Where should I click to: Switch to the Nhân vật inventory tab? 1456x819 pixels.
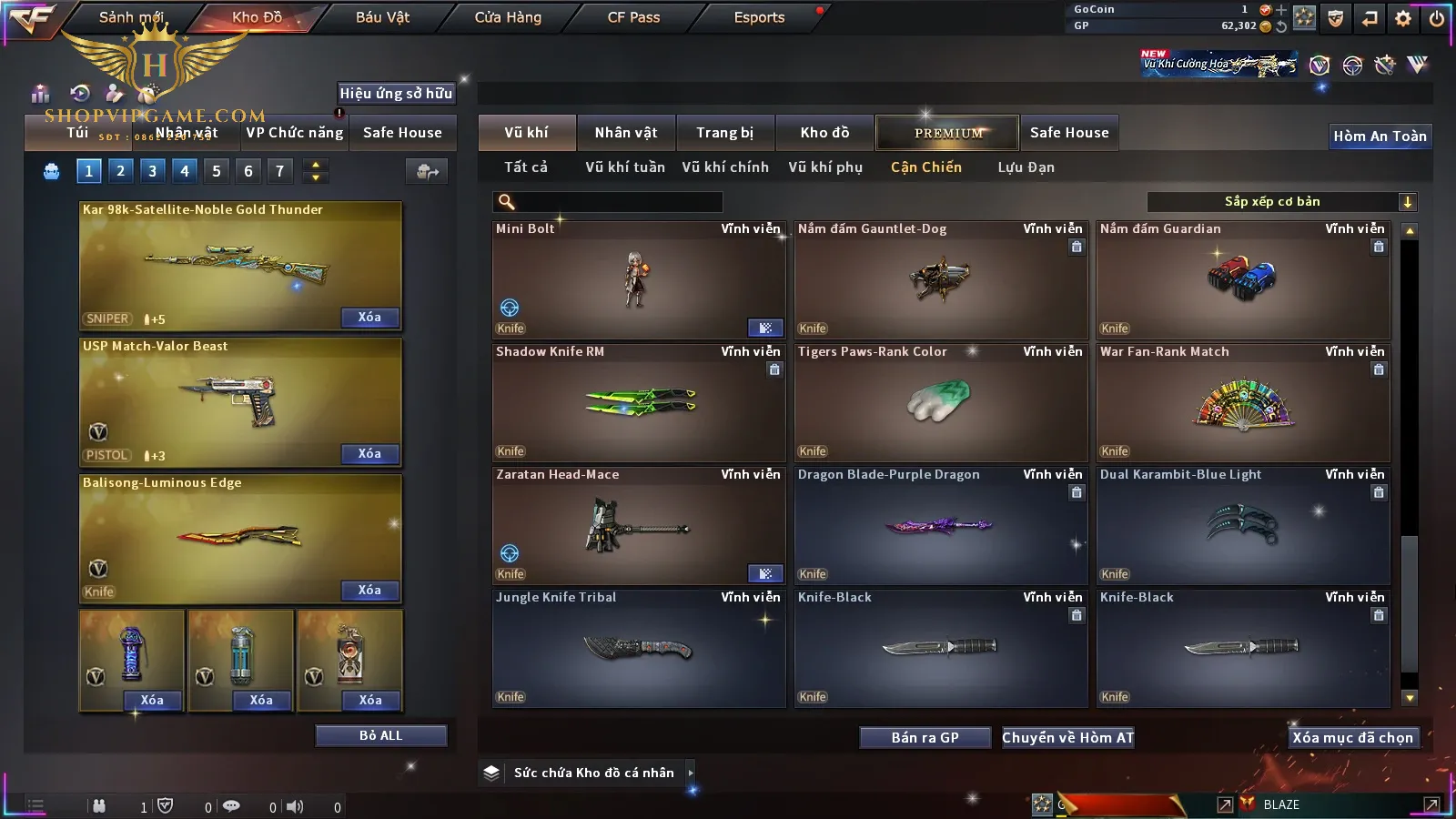[x=626, y=133]
